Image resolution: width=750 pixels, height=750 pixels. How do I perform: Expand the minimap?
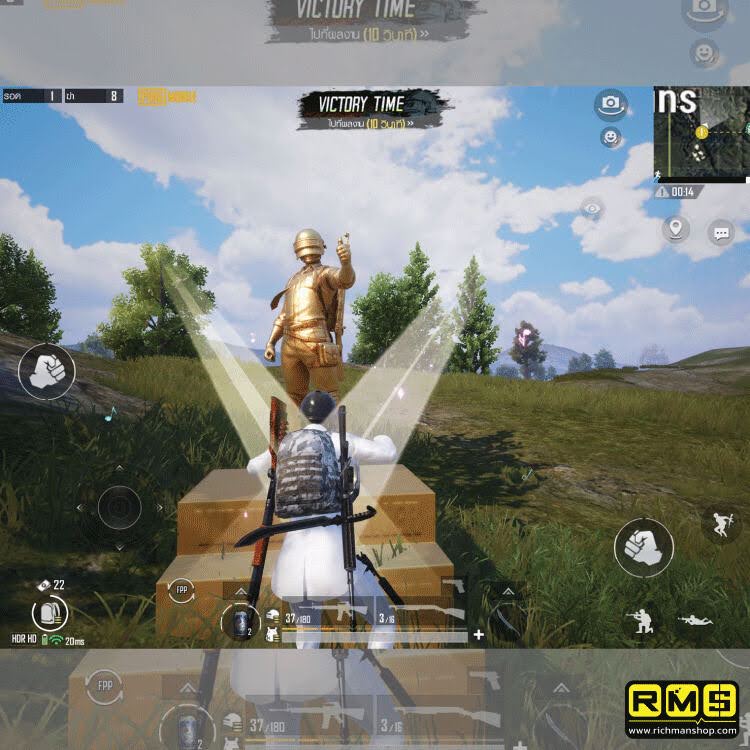700,135
